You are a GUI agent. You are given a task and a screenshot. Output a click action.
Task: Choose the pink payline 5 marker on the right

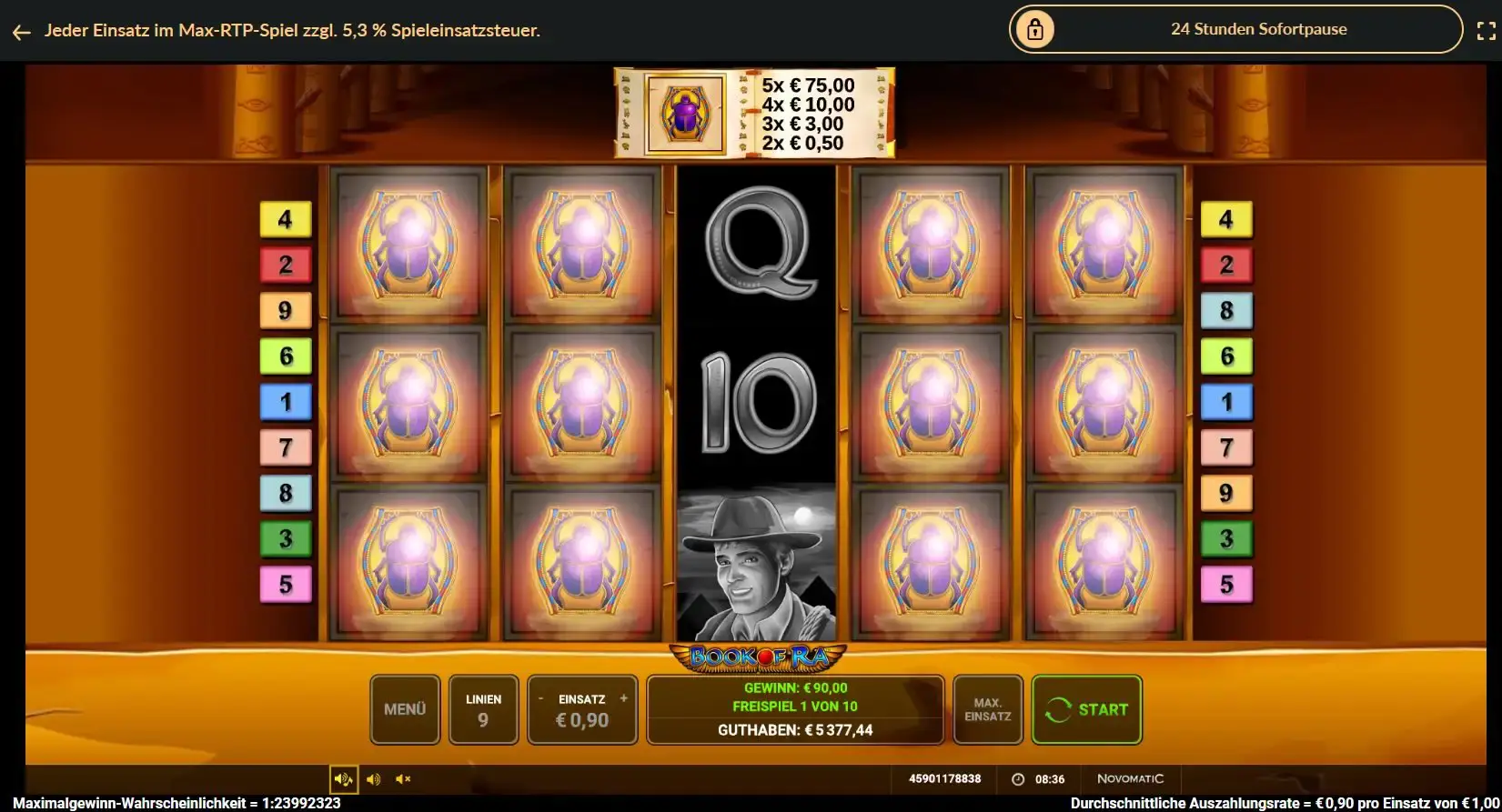pos(1225,584)
